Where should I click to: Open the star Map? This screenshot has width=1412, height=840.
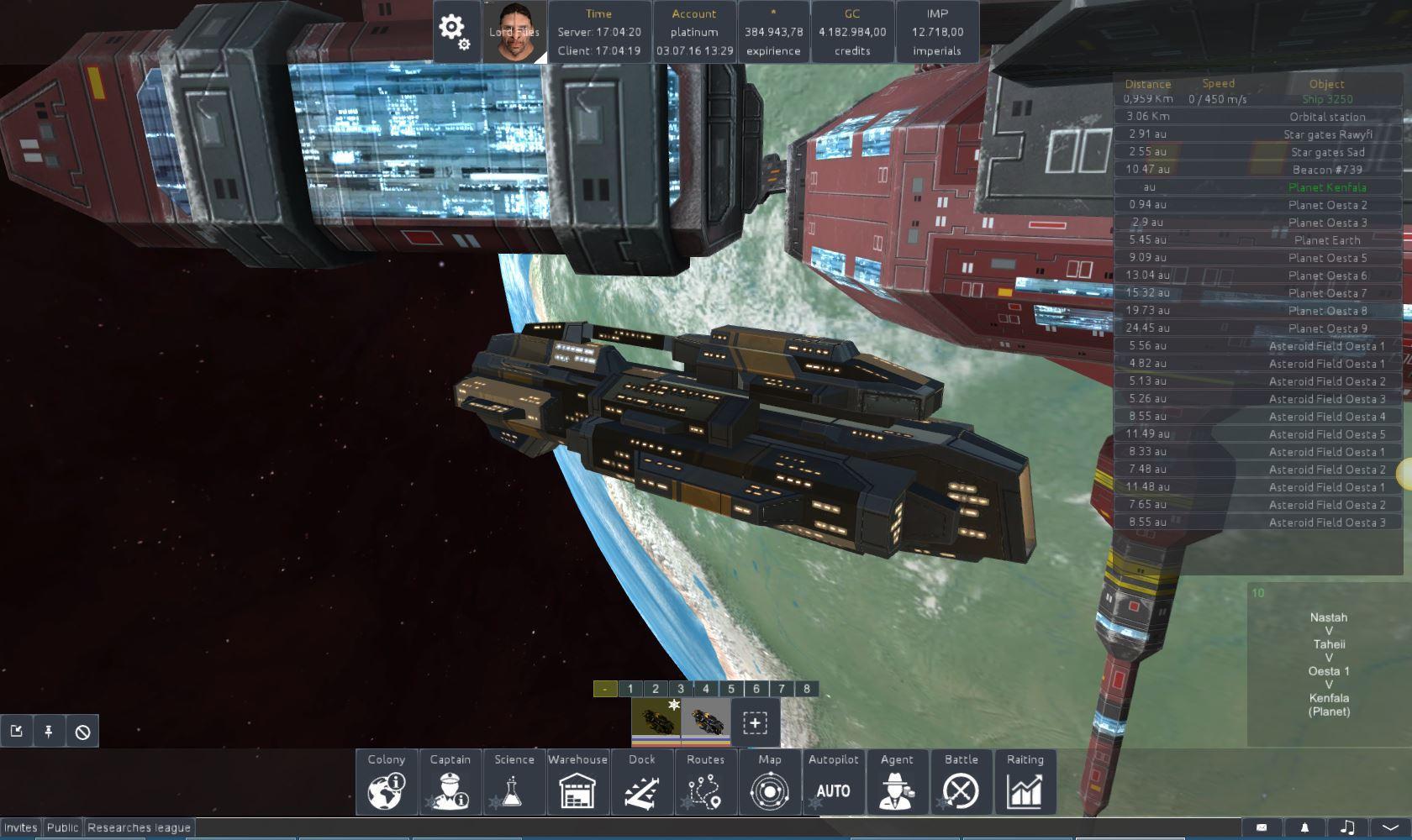[x=770, y=782]
